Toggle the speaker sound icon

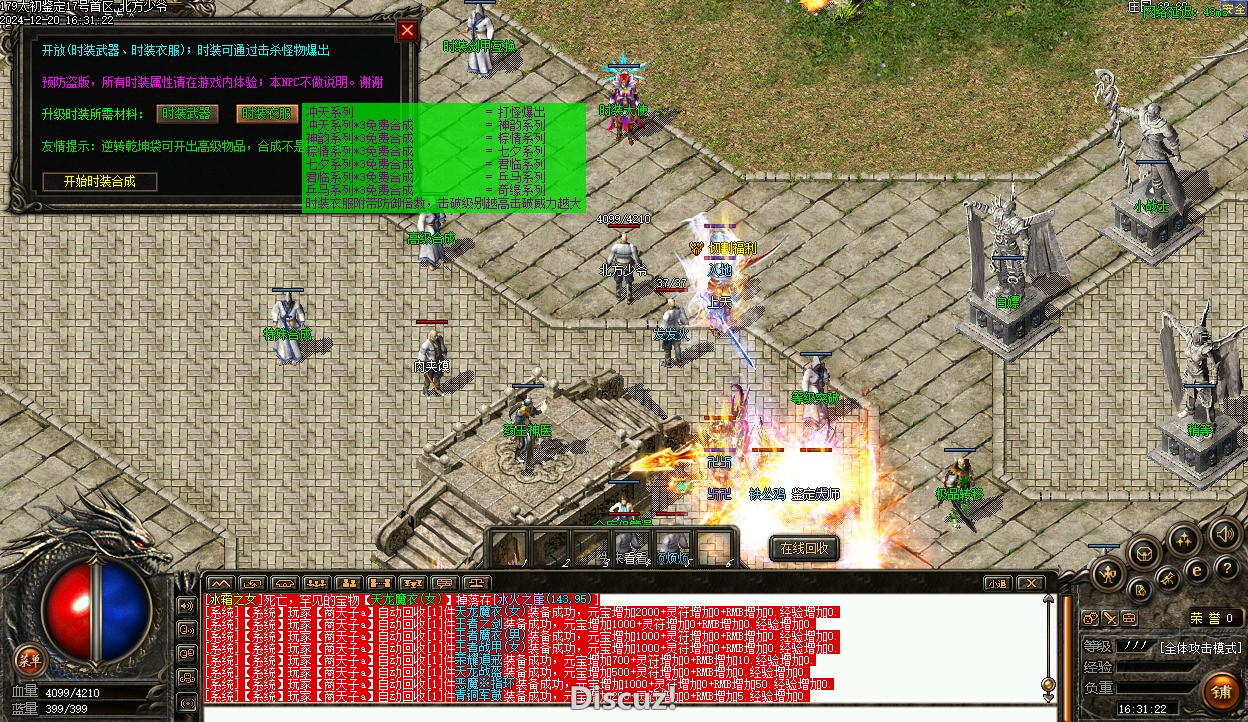tap(1222, 532)
